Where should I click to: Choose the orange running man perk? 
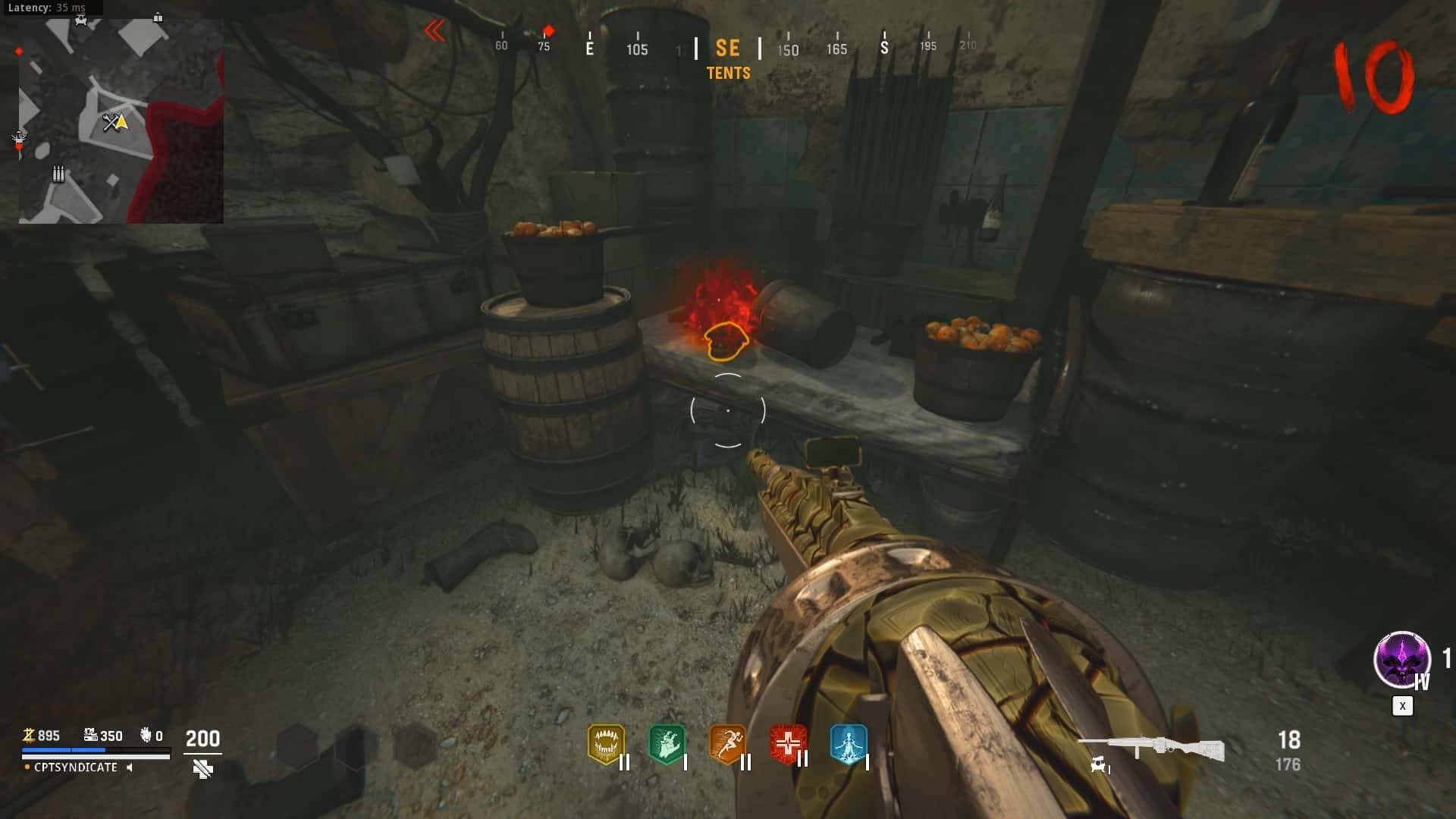[727, 744]
